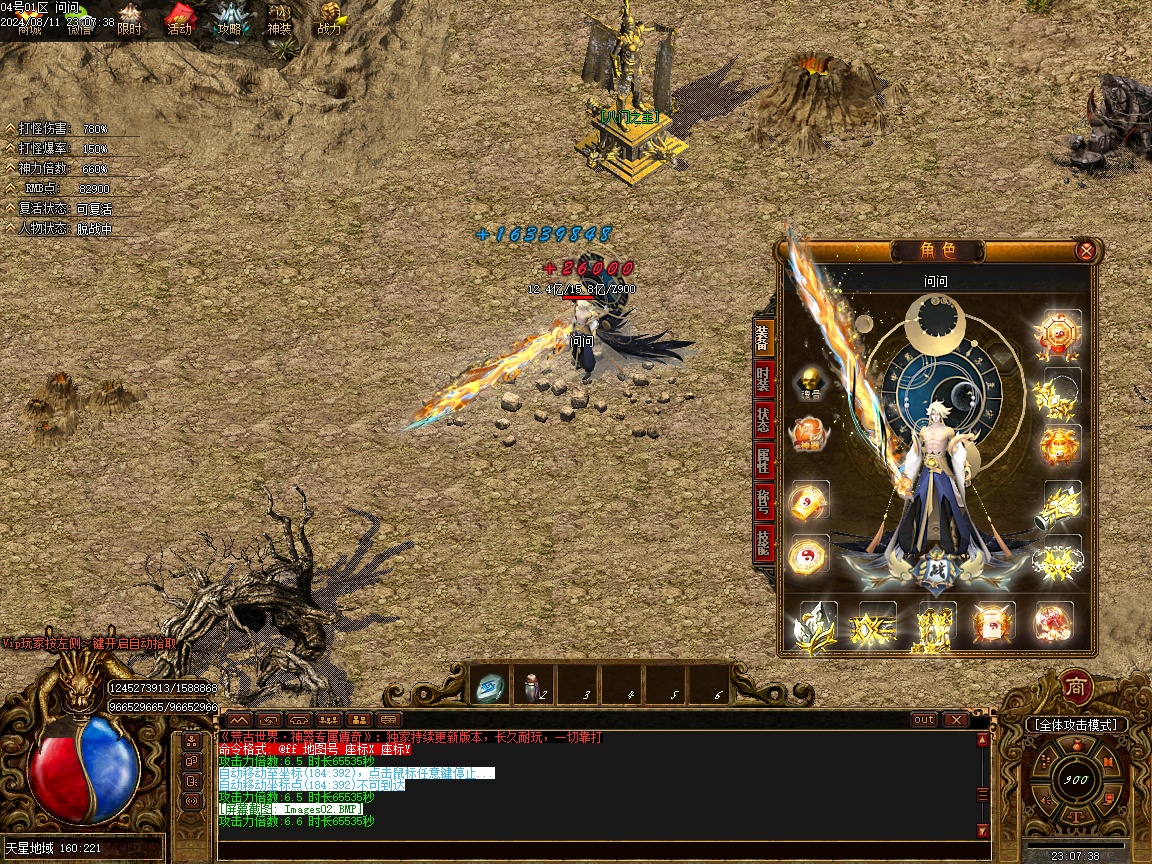Viewport: 1152px width, 864px height.
Task: Use the blue scroll in hotbar slot 1
Action: point(490,687)
